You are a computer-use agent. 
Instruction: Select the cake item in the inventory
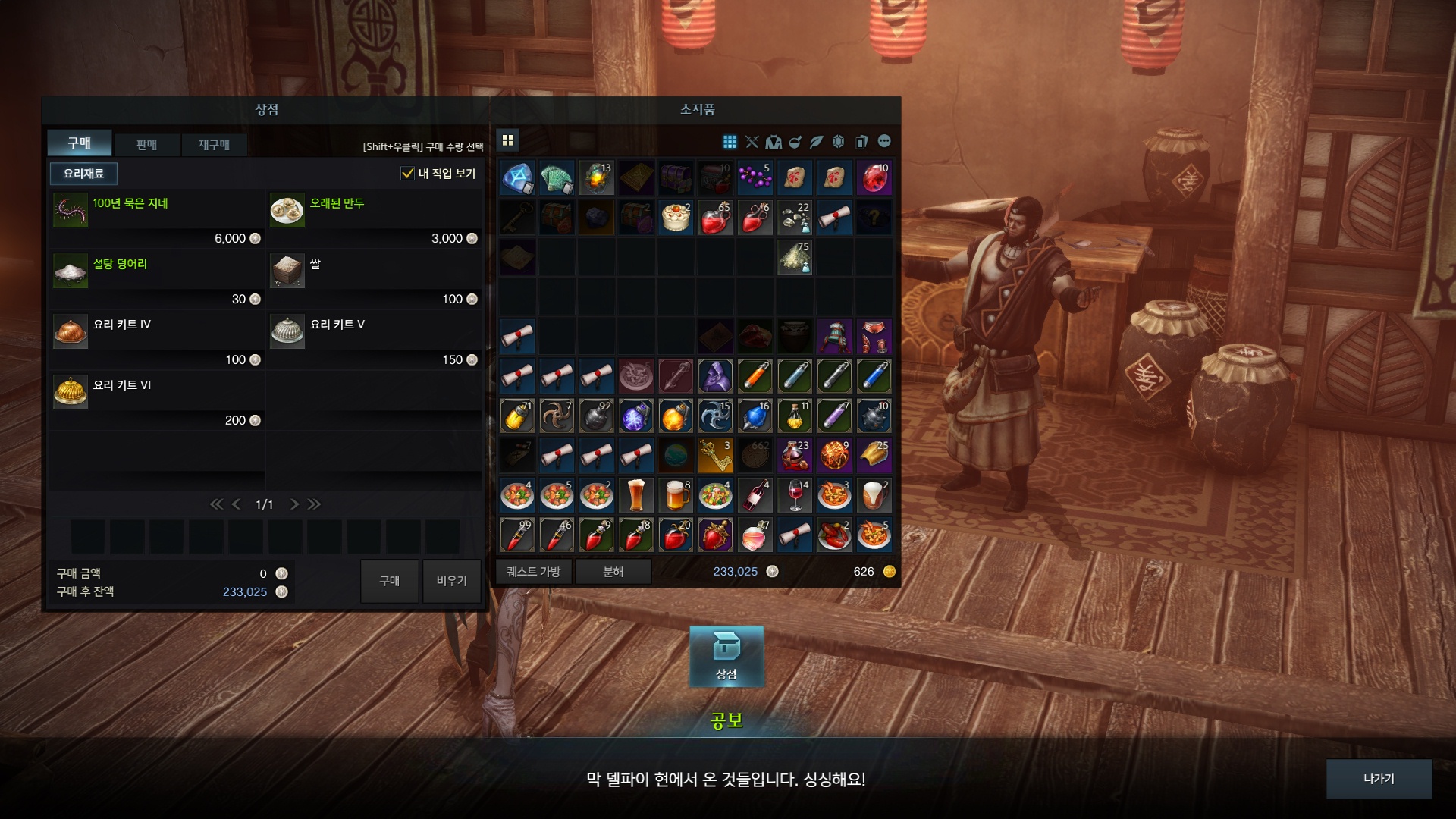(675, 218)
